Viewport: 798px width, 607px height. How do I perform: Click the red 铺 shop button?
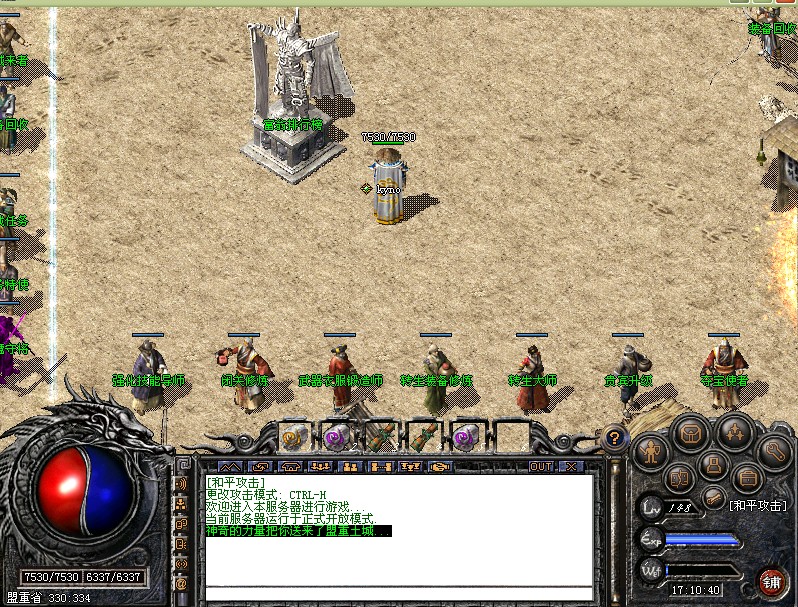coord(771,581)
